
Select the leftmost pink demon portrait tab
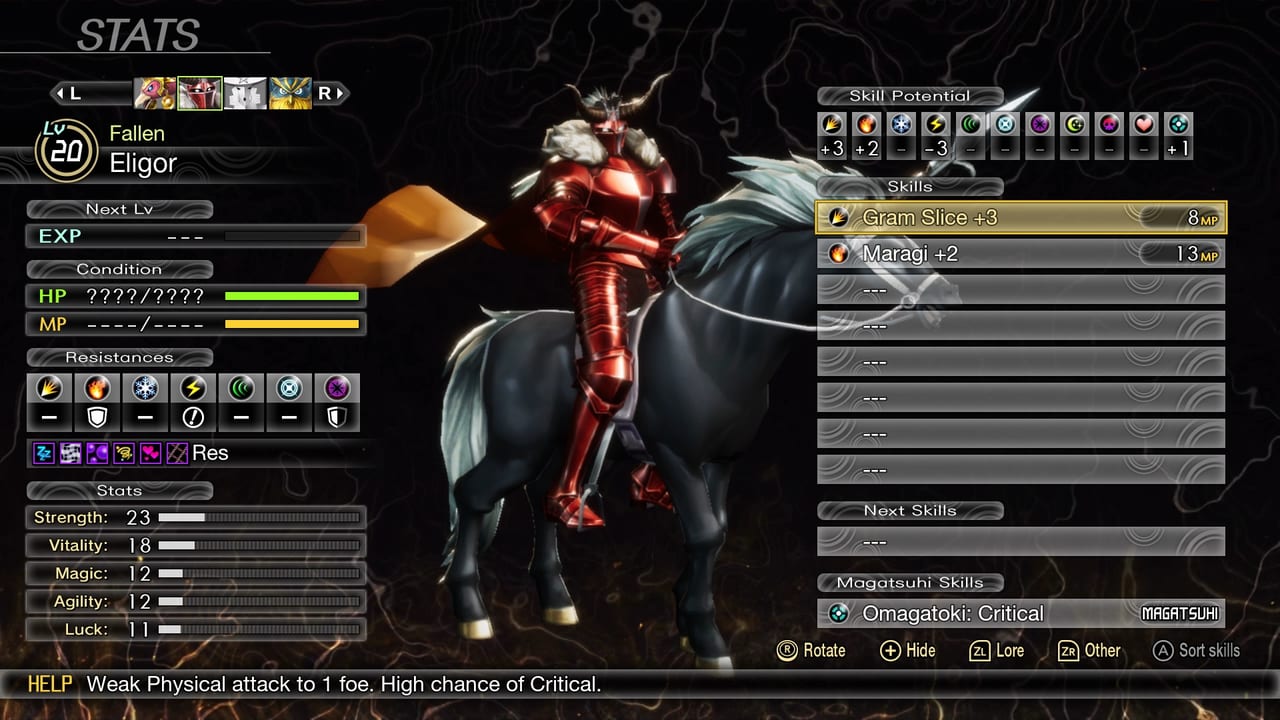155,92
